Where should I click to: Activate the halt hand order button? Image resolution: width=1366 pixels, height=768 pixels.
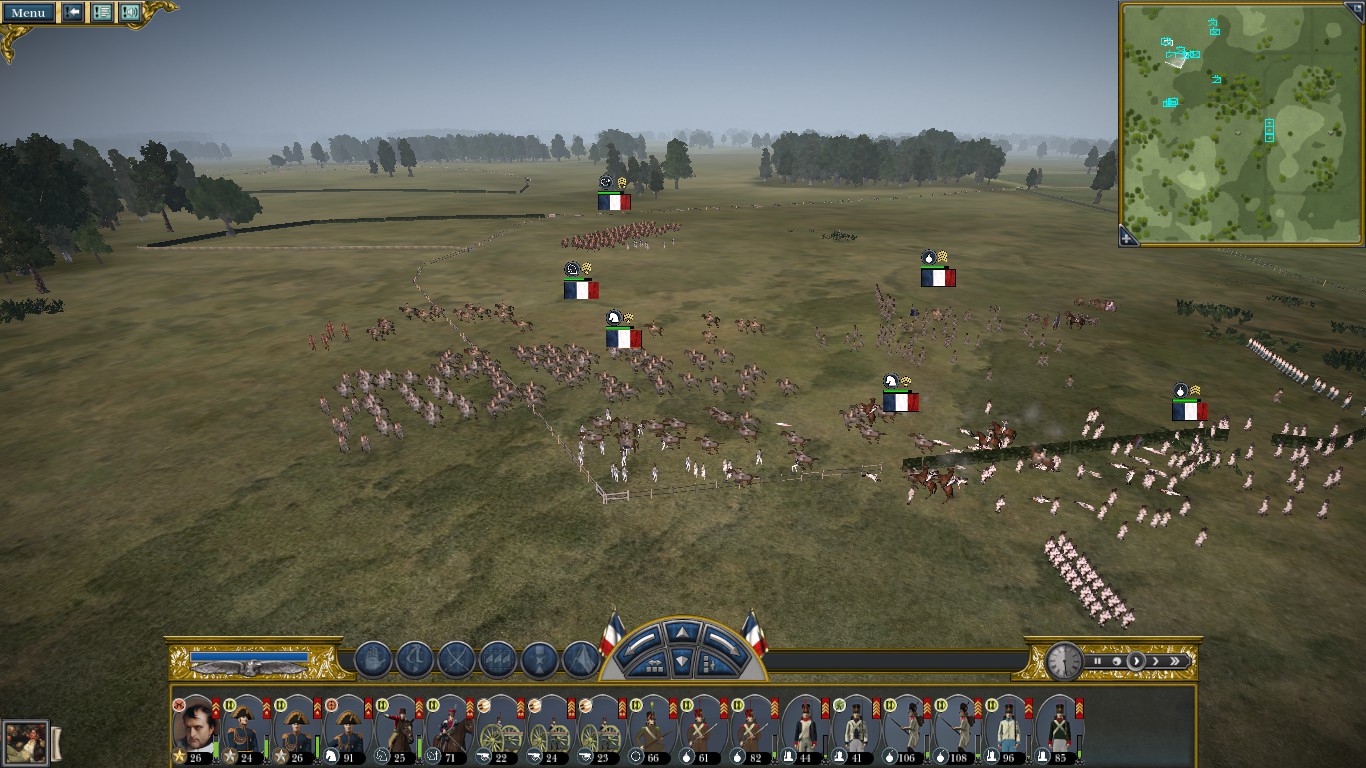tap(373, 660)
